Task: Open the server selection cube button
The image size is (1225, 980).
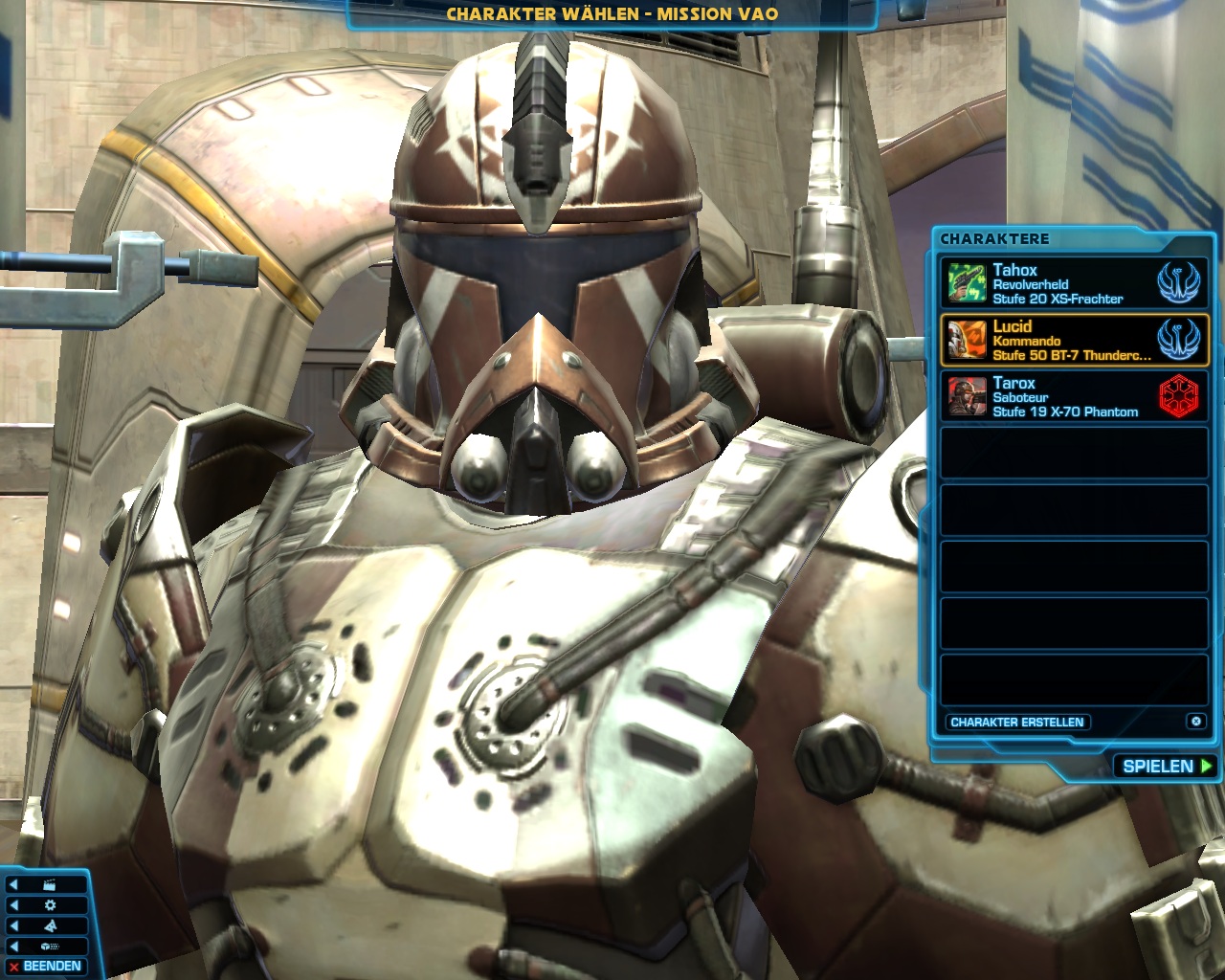Action: coord(50,947)
